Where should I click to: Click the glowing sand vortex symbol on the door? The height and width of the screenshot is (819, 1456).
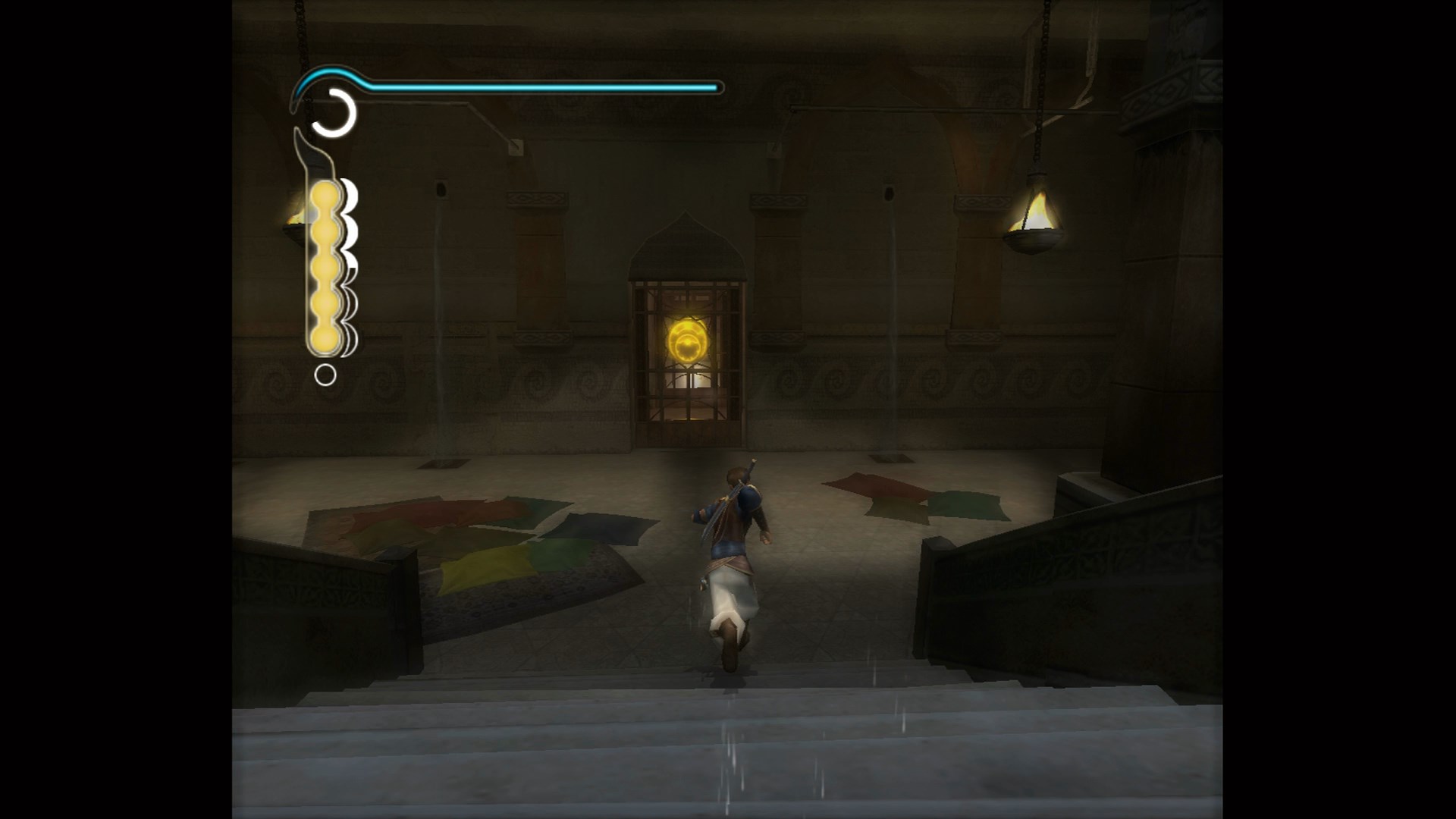pyautogui.click(x=686, y=339)
